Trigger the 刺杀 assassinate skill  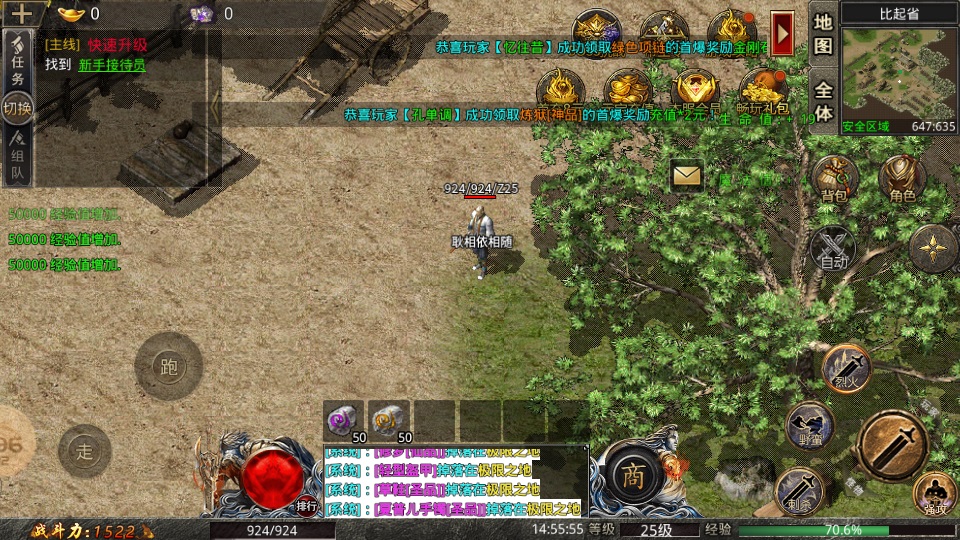[799, 490]
